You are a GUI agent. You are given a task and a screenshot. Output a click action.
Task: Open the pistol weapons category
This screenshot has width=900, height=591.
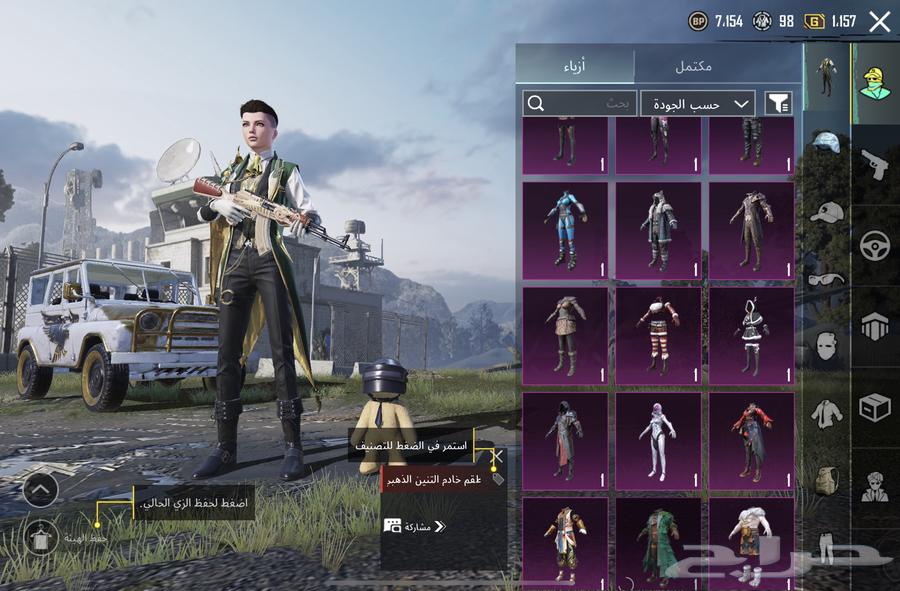(x=875, y=164)
